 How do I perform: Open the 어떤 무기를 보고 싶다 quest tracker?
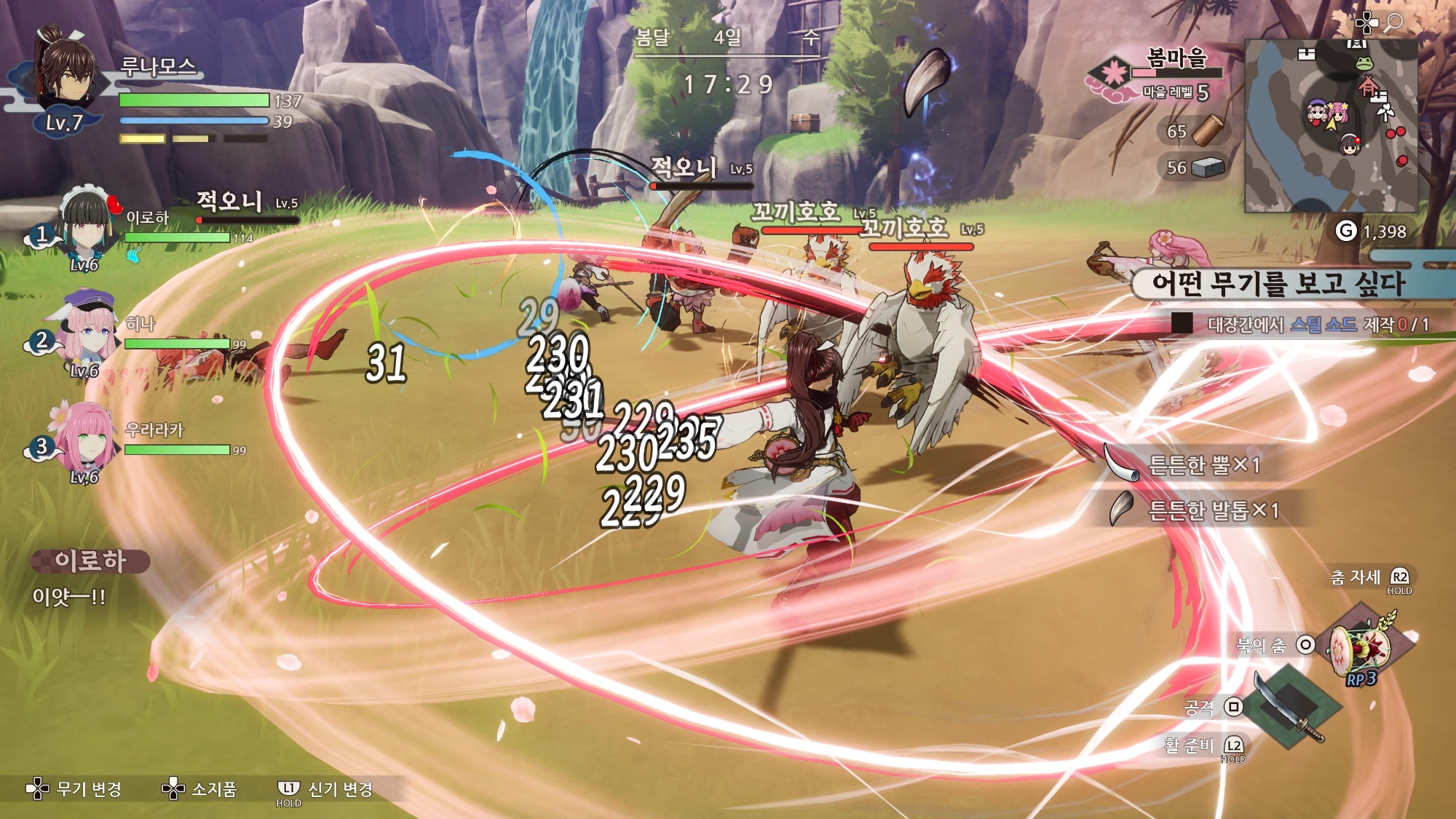pos(1278,284)
